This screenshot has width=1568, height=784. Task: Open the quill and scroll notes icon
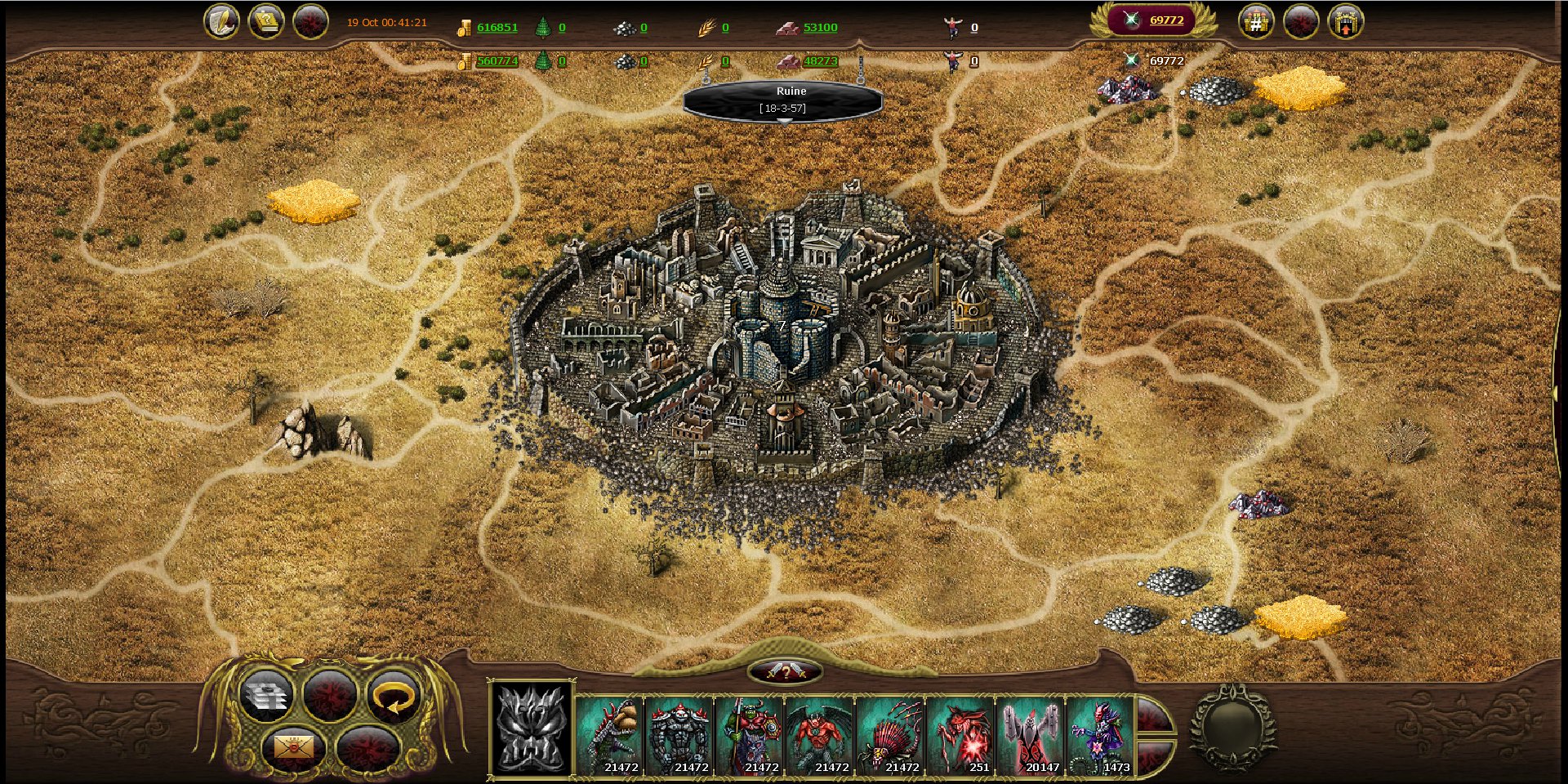point(221,22)
